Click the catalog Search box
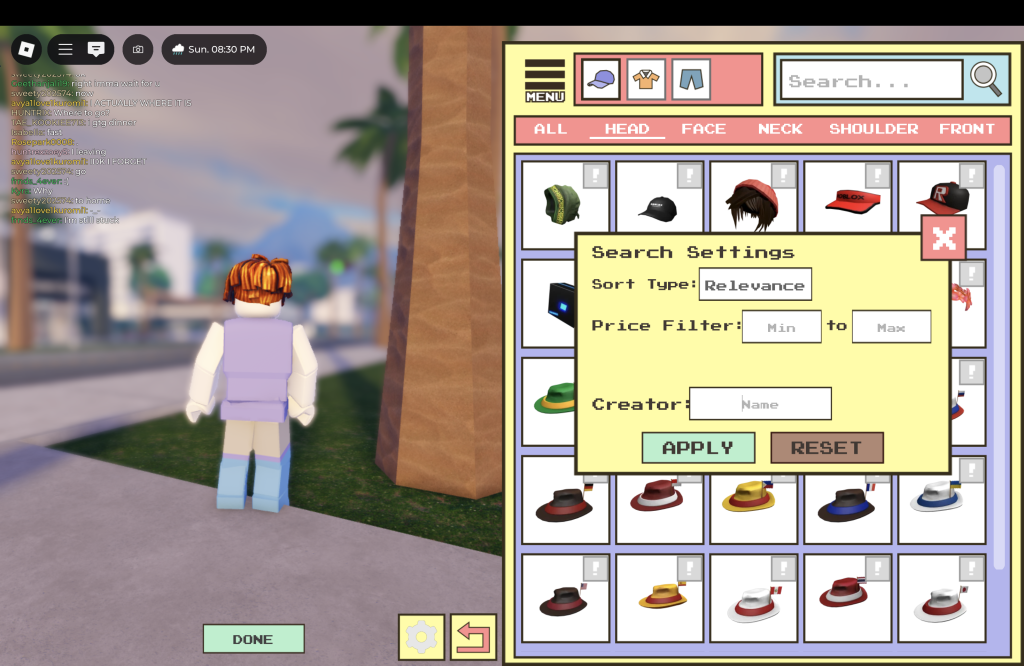This screenshot has height=666, width=1024. [868, 81]
